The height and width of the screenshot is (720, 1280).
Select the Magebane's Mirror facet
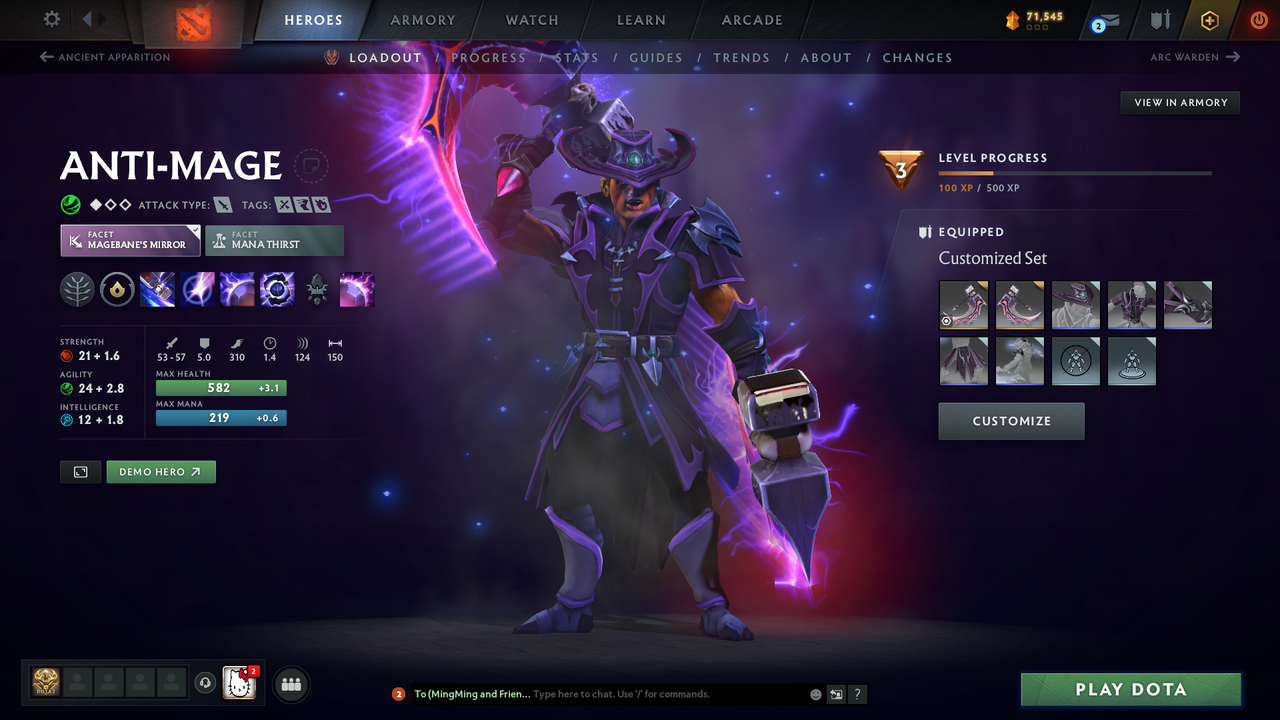pos(130,240)
